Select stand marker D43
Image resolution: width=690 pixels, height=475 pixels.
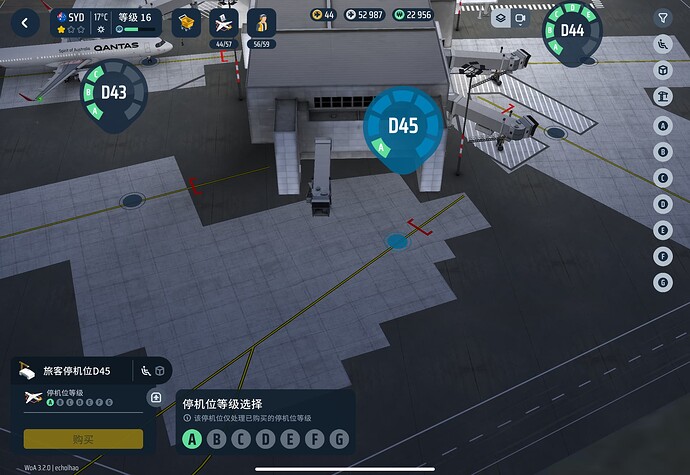coord(113,93)
